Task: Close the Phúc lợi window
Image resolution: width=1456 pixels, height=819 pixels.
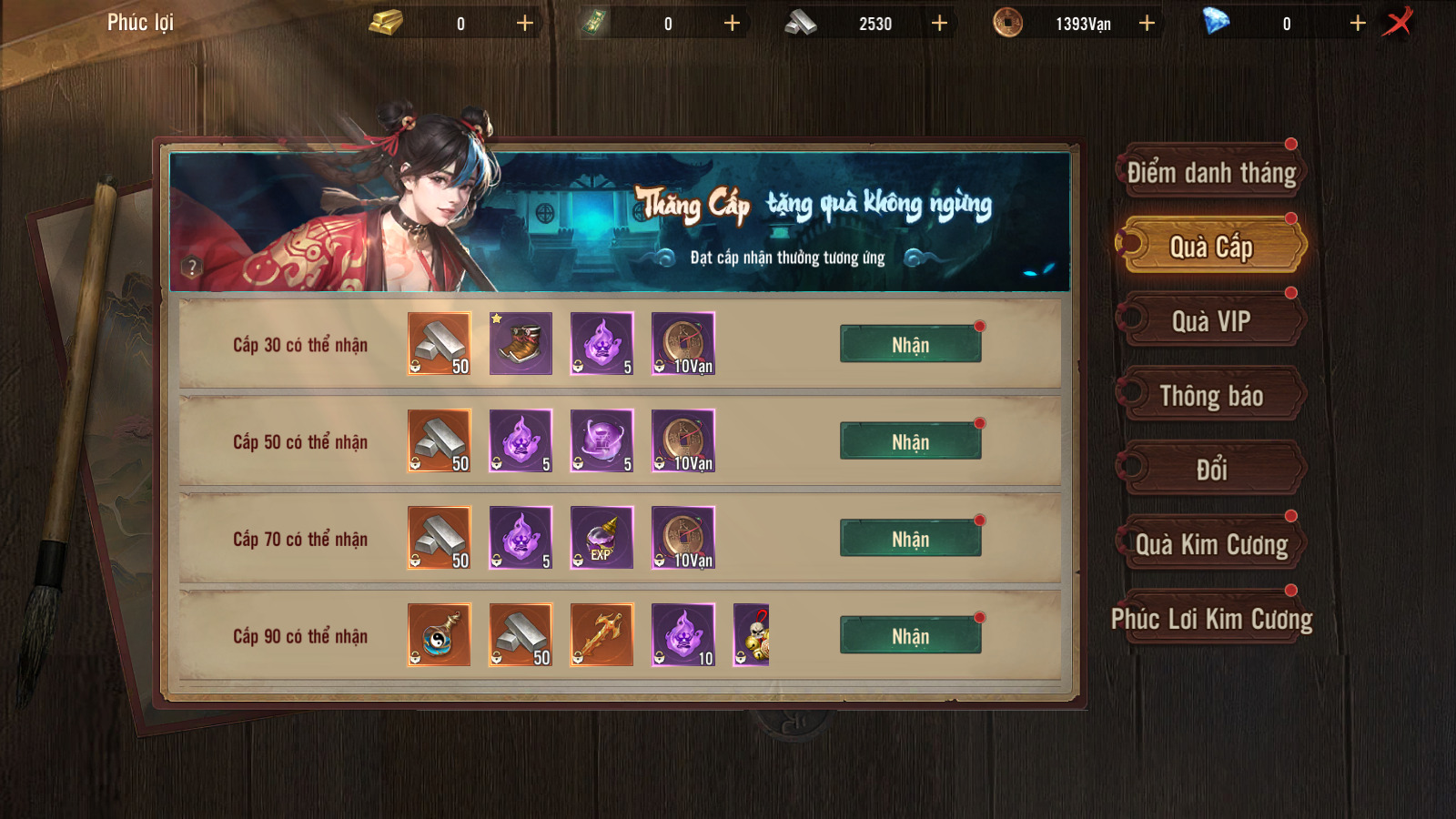Action: (1398, 22)
